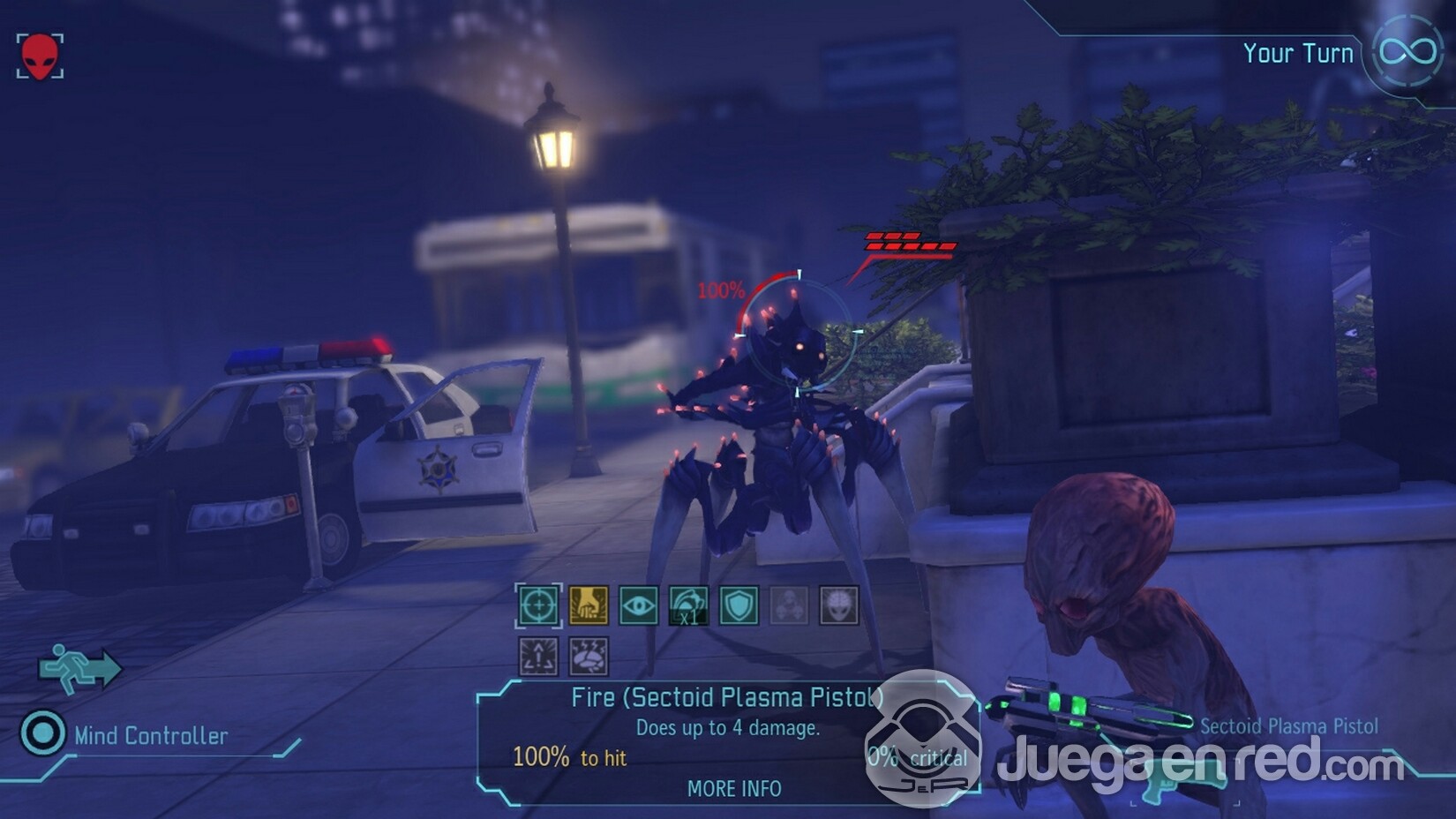Select the Sectoid Plasma Pistol weapon panel

tap(1288, 726)
